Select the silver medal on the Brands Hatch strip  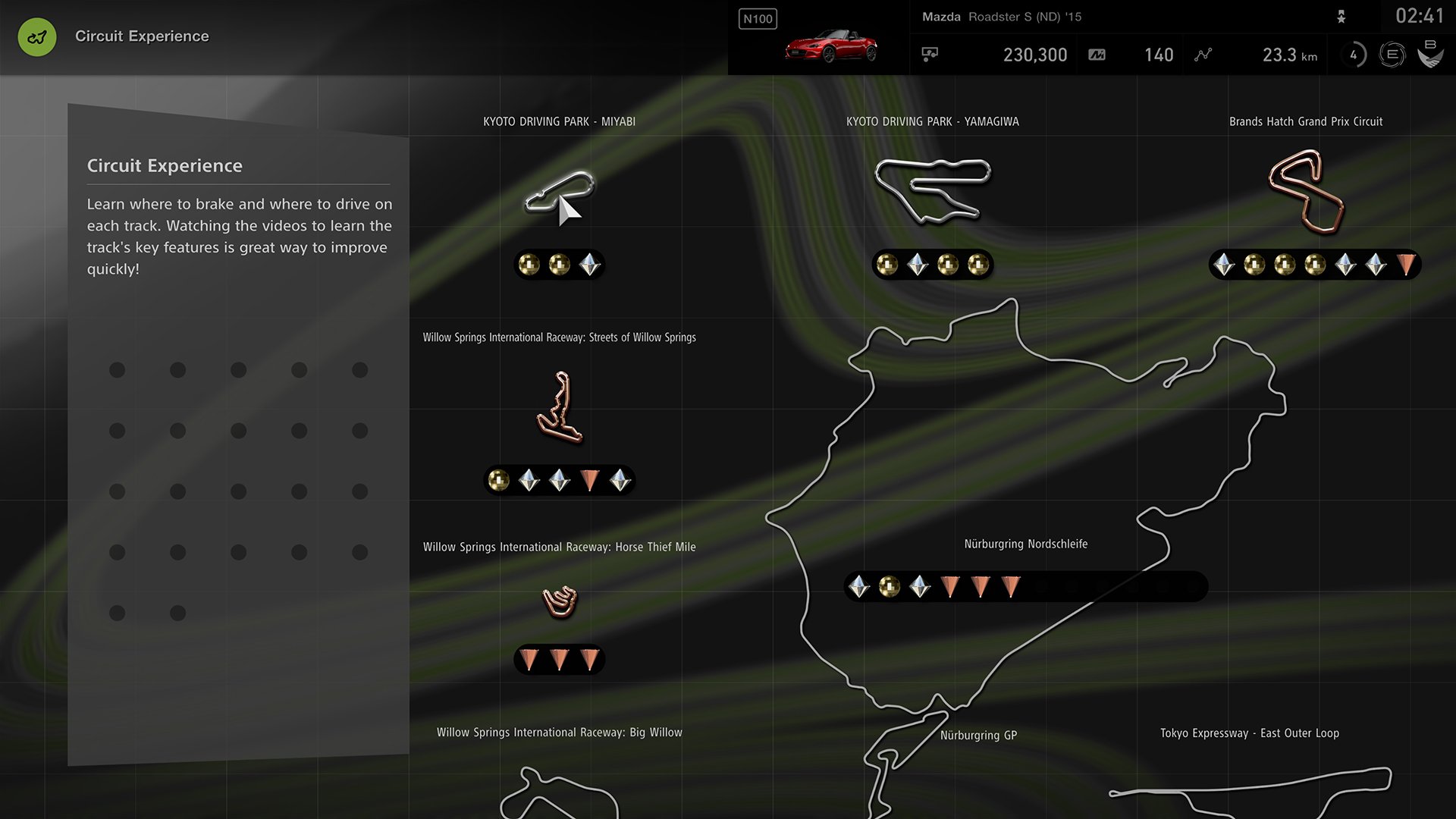tap(1224, 265)
